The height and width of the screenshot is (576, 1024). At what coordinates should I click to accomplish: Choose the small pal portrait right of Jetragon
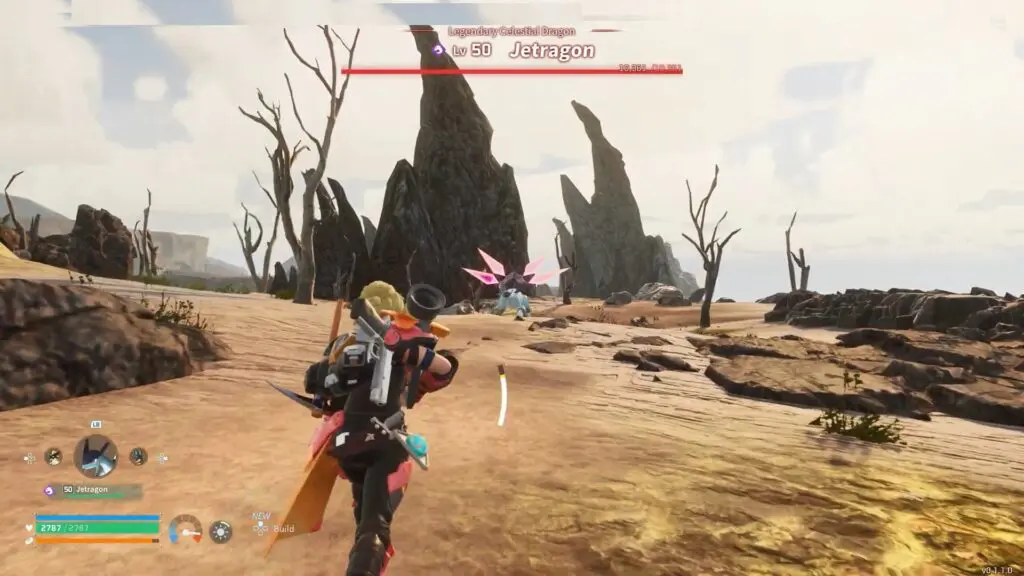coord(138,456)
